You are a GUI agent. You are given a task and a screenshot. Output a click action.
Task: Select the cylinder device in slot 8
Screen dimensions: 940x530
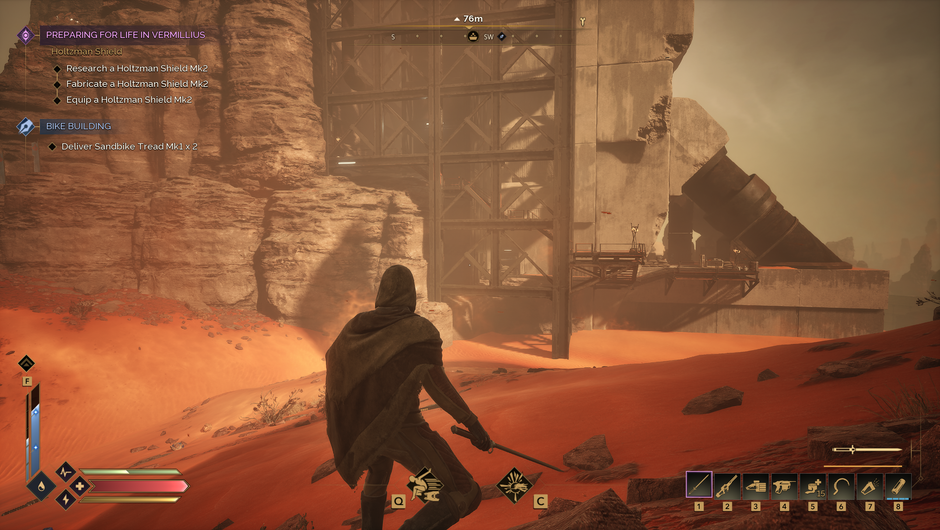click(898, 485)
